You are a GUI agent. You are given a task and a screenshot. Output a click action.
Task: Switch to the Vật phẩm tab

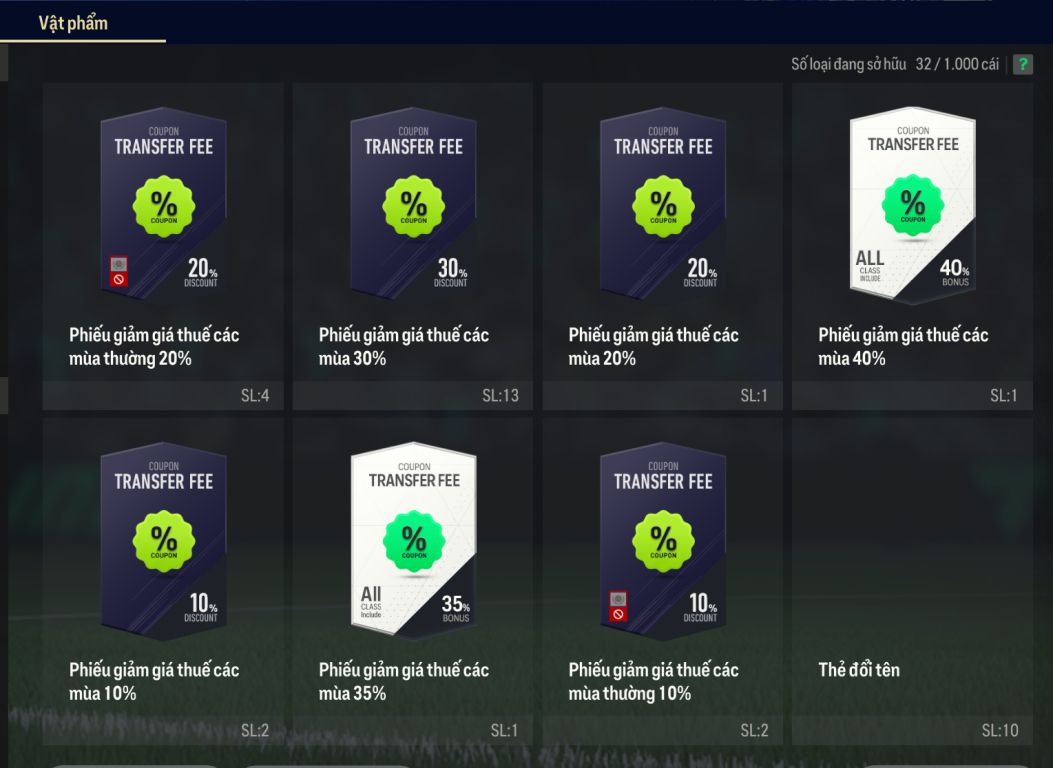73,22
